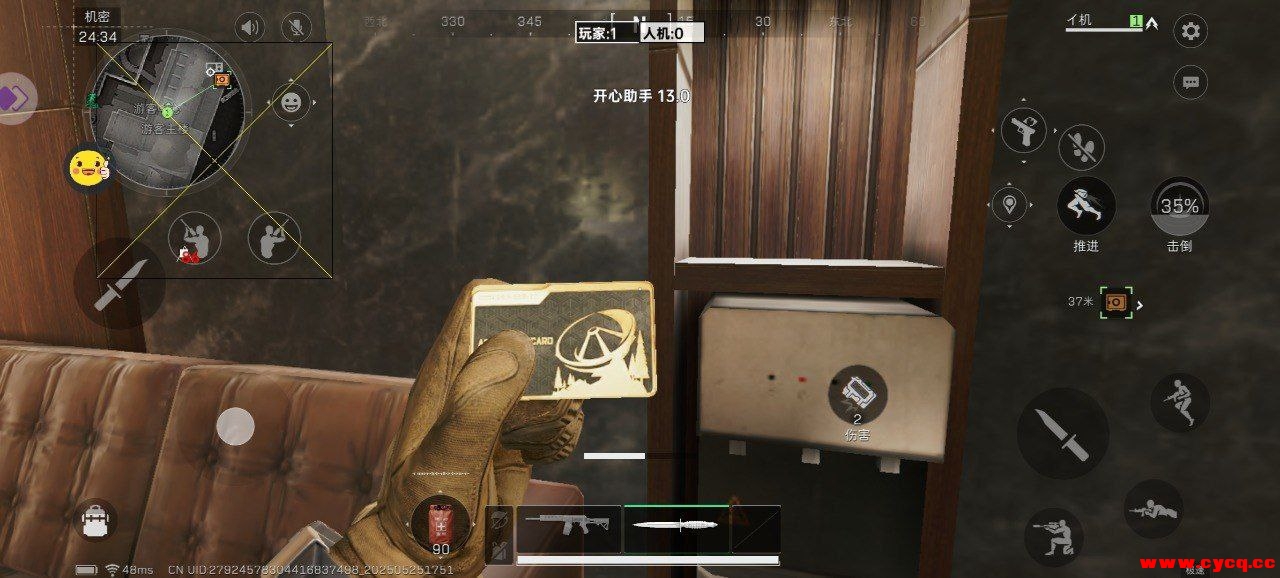
Task: Use the red medkit item slot
Action: 440,524
